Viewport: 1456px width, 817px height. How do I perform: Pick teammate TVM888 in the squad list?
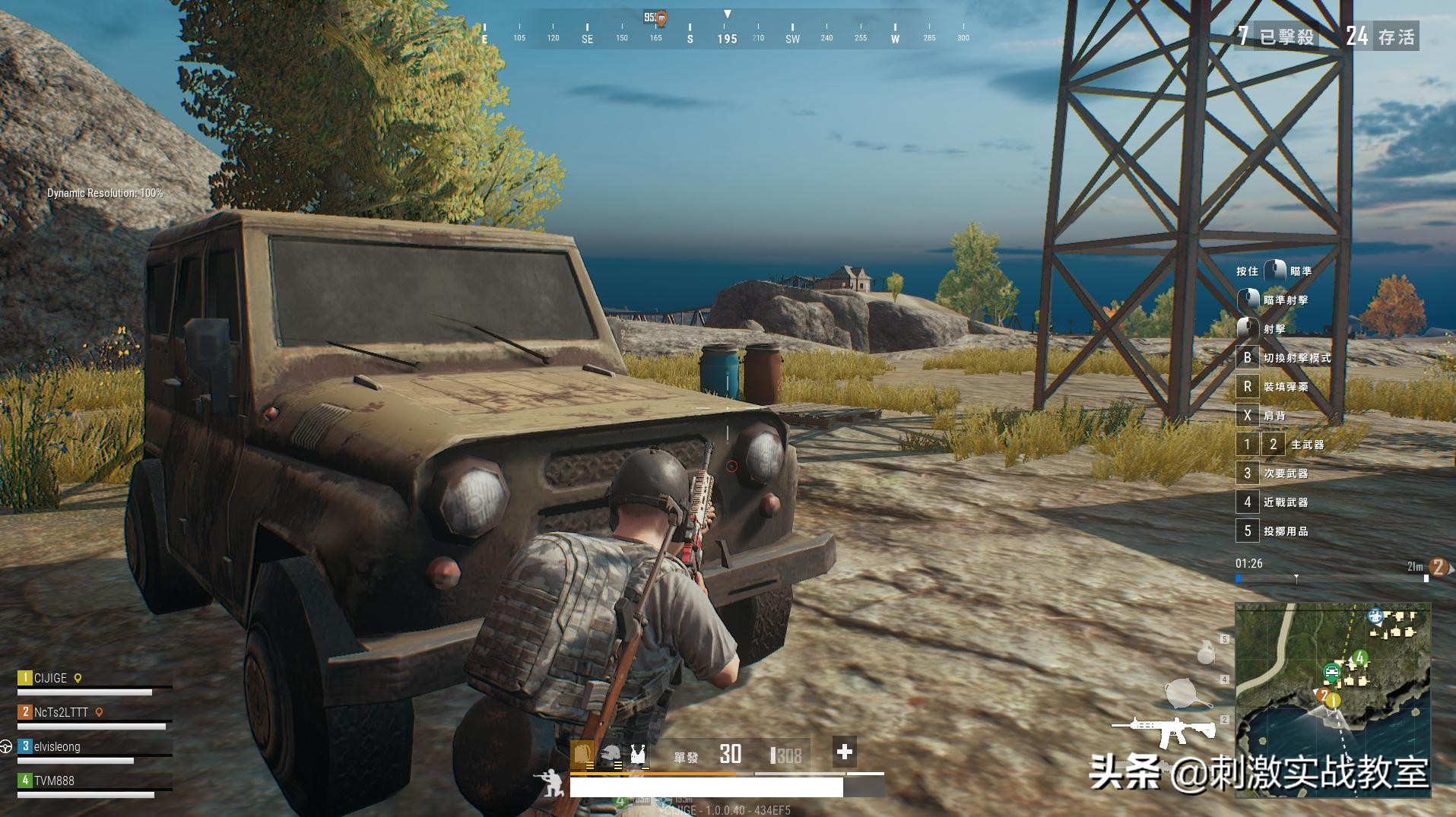54,781
